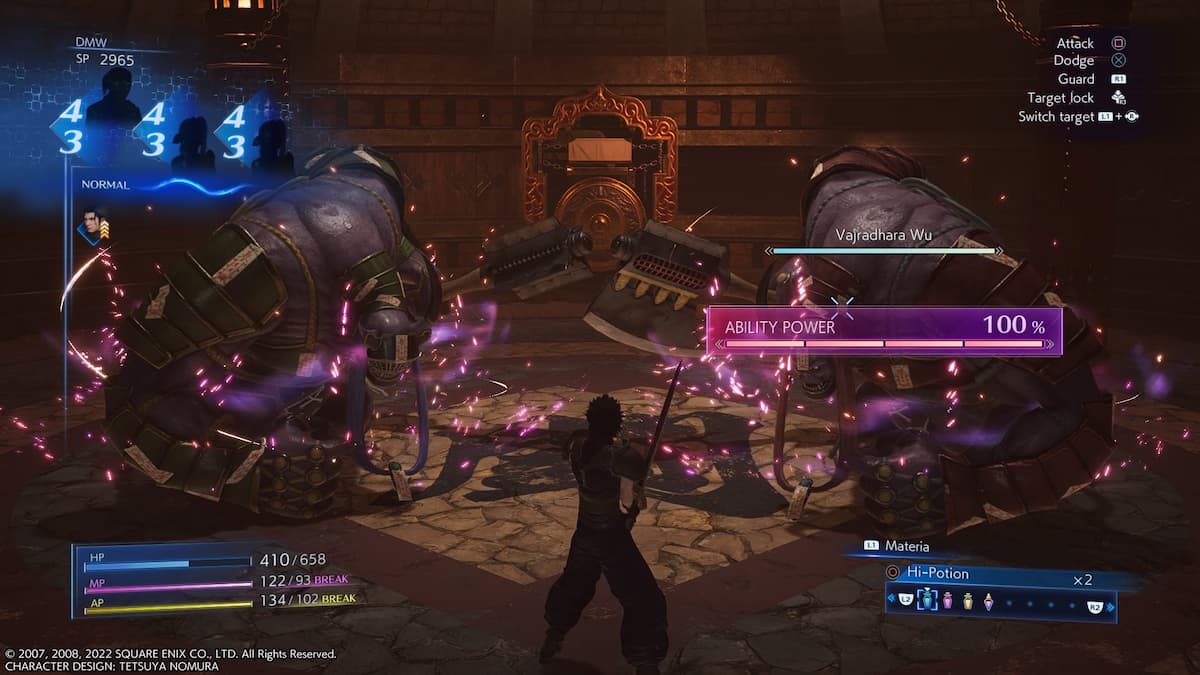Image resolution: width=1200 pixels, height=675 pixels.
Task: Switch to the Materia command set
Action: point(906,546)
